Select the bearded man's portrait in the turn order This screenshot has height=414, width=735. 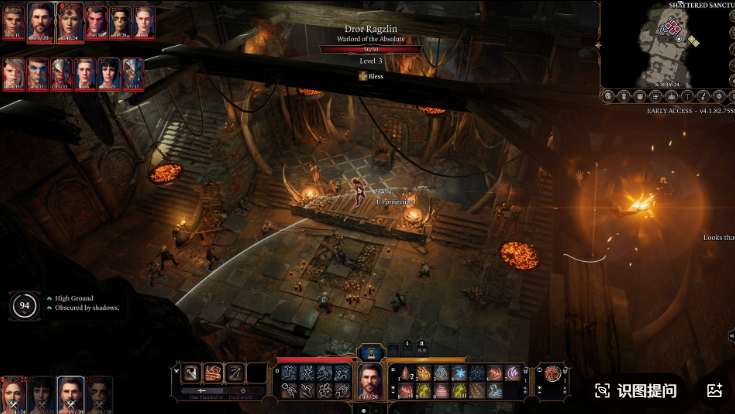pyautogui.click(x=41, y=19)
